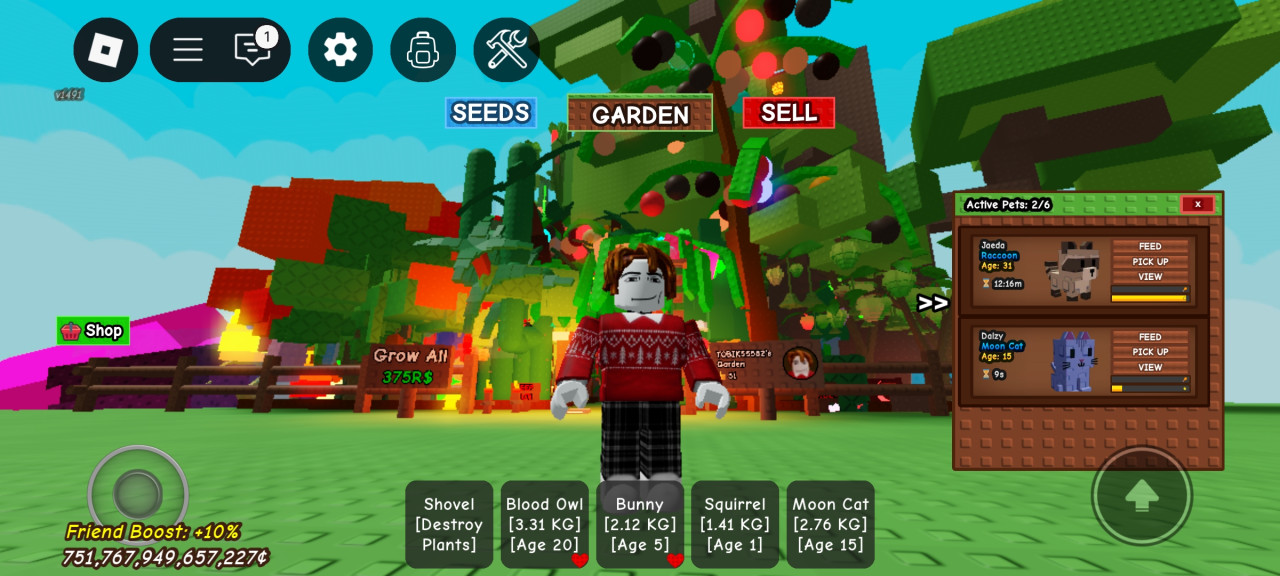Select the Bunny hotbar slot
The image size is (1280, 576).
coord(640,524)
